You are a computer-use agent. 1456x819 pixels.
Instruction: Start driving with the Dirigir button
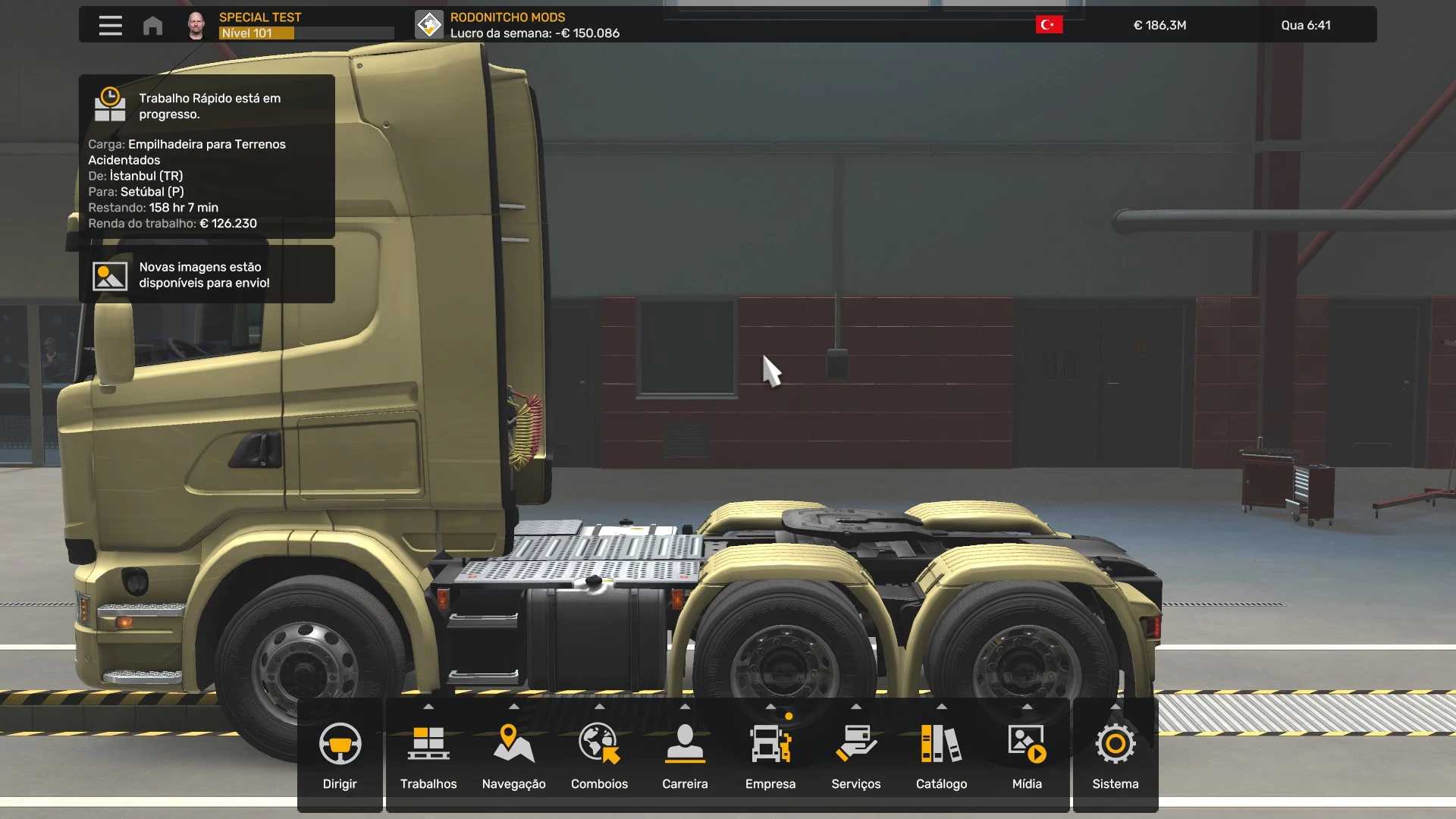(x=339, y=755)
